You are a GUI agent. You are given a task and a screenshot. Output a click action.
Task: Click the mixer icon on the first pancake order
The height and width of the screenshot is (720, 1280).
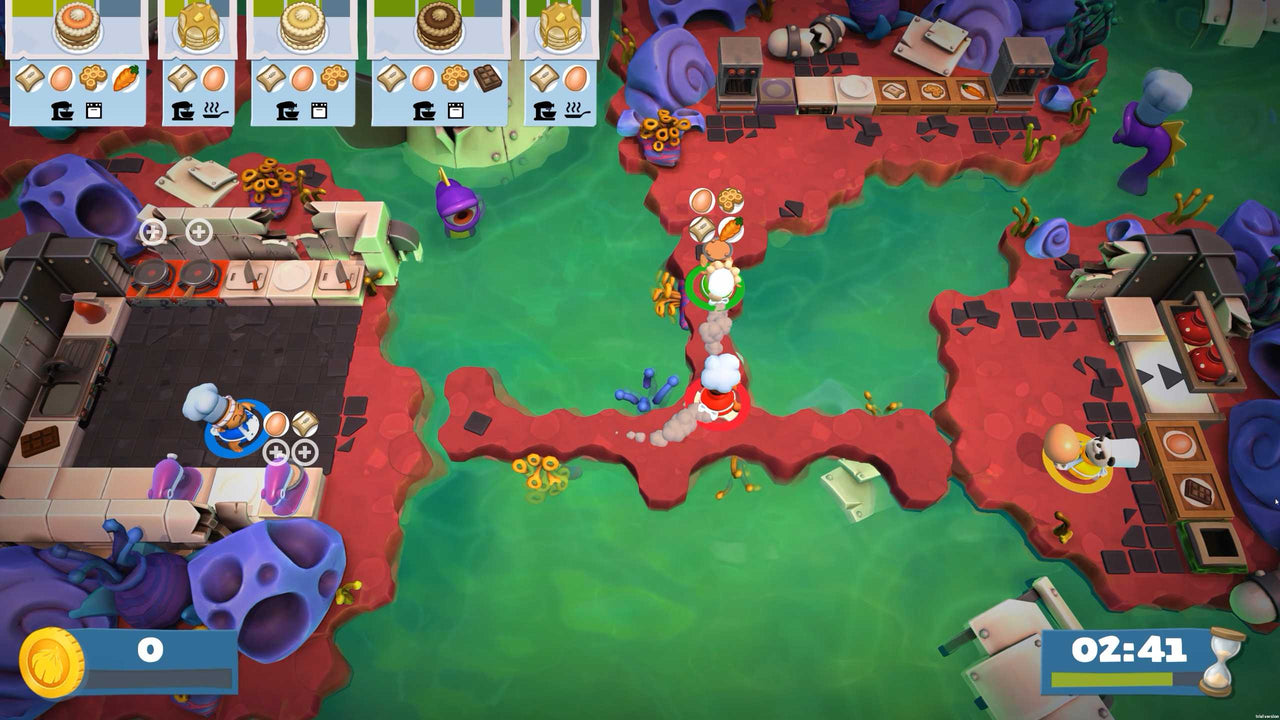pyautogui.click(x=62, y=110)
